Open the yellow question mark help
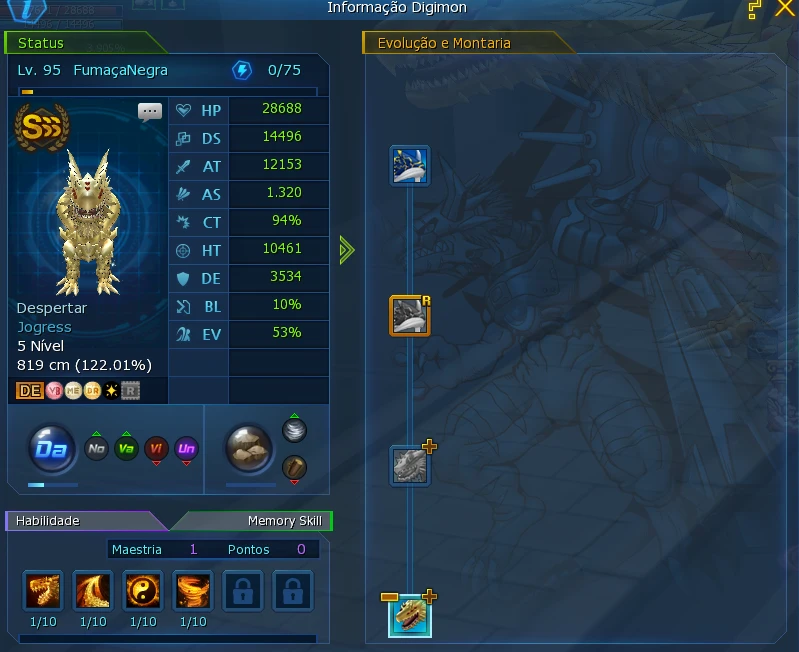799x652 pixels. 755,9
